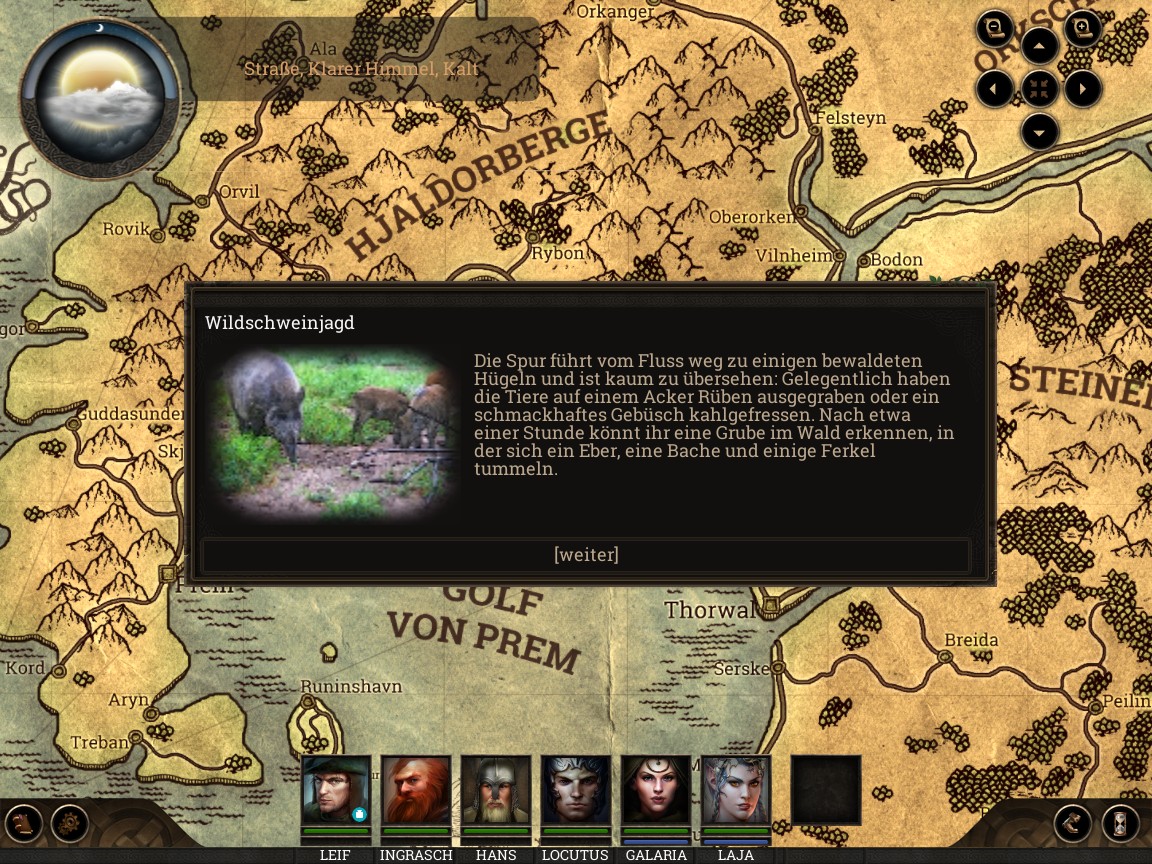The width and height of the screenshot is (1152, 864).
Task: Pan the map right with the right arrow
Action: [1083, 89]
